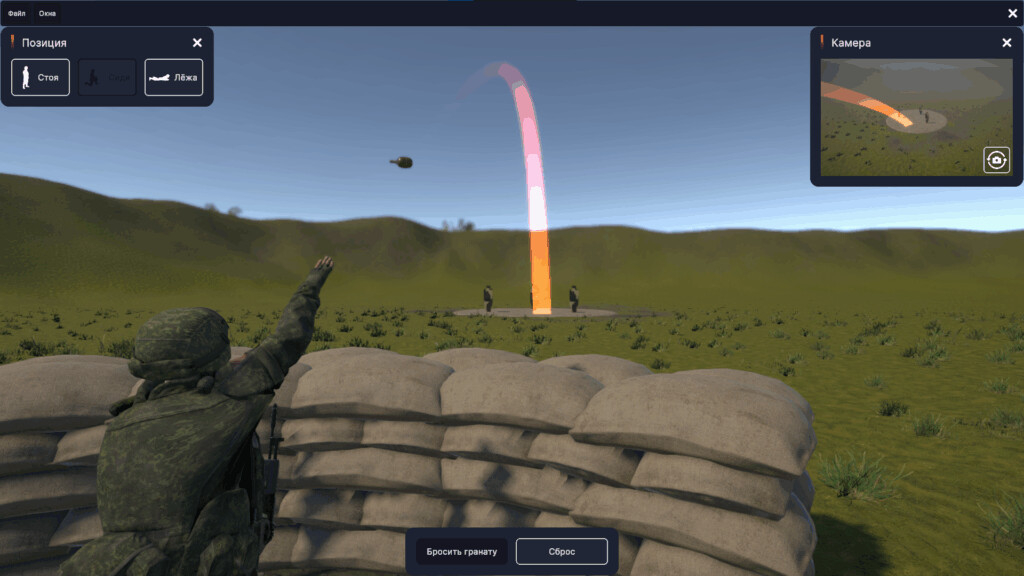The width and height of the screenshot is (1024, 576).
Task: Open the Окна menu
Action: (46, 13)
